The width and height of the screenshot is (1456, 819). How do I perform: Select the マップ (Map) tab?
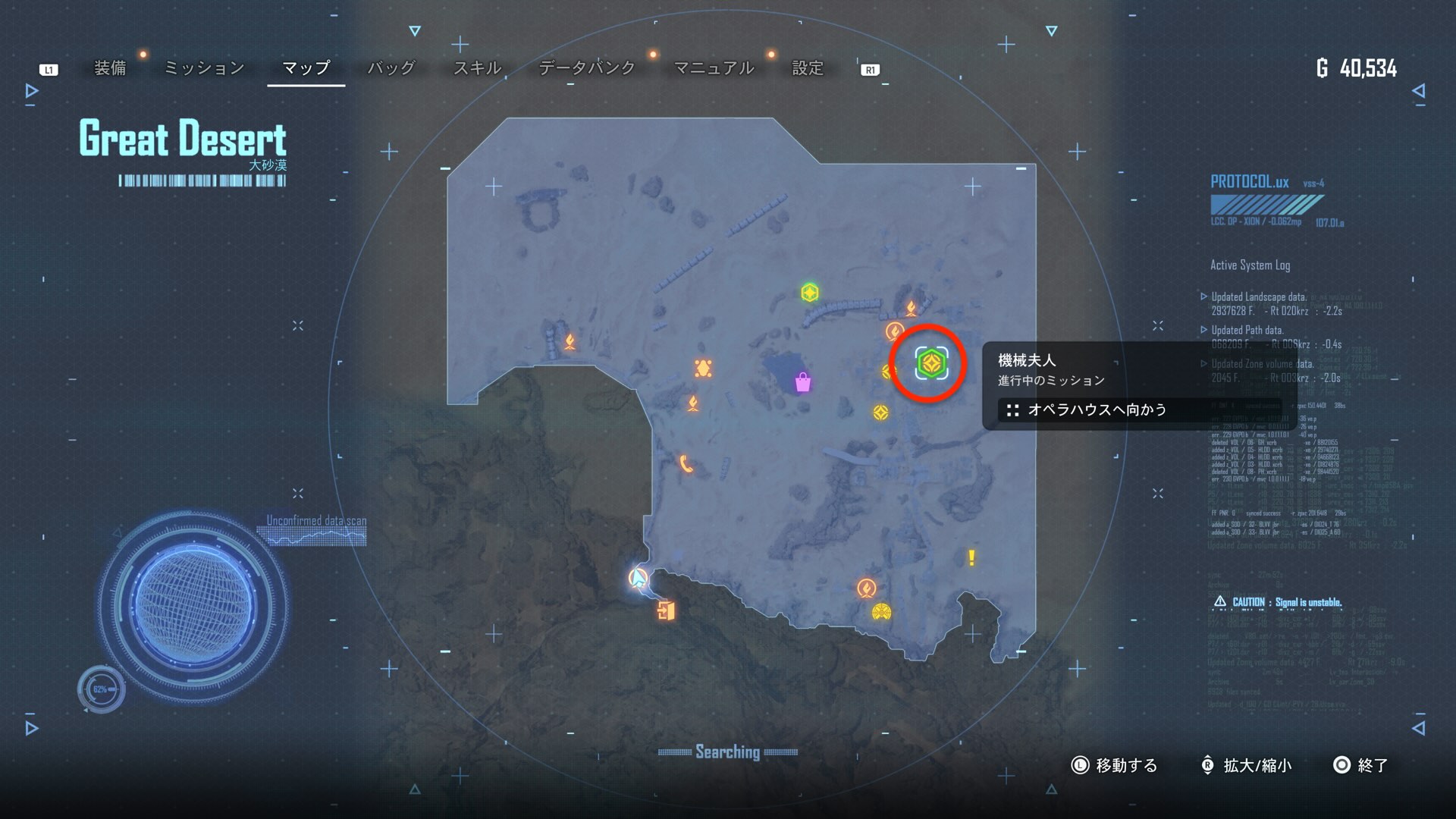(306, 68)
